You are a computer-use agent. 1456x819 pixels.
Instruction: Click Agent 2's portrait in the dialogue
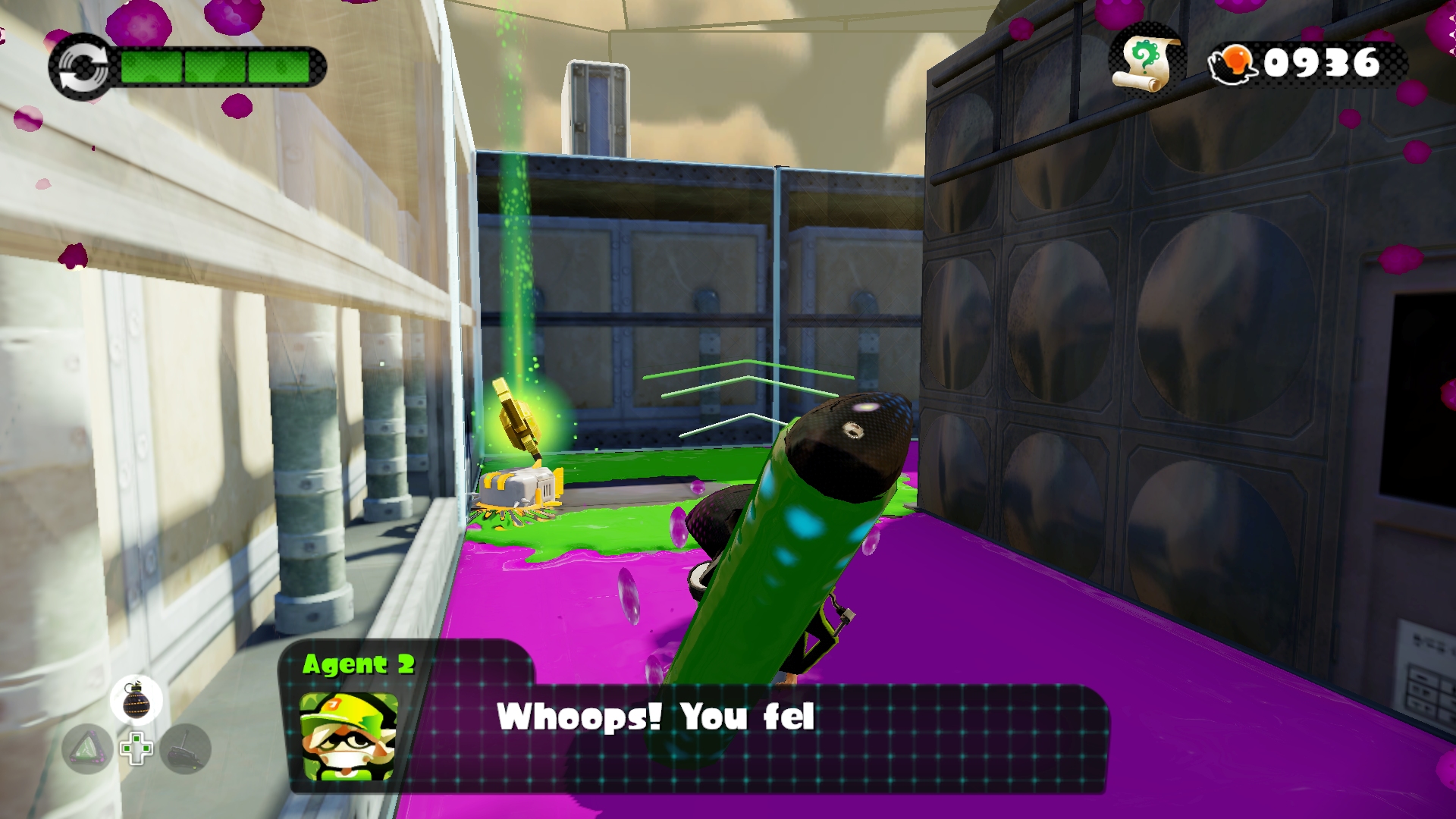(x=349, y=736)
